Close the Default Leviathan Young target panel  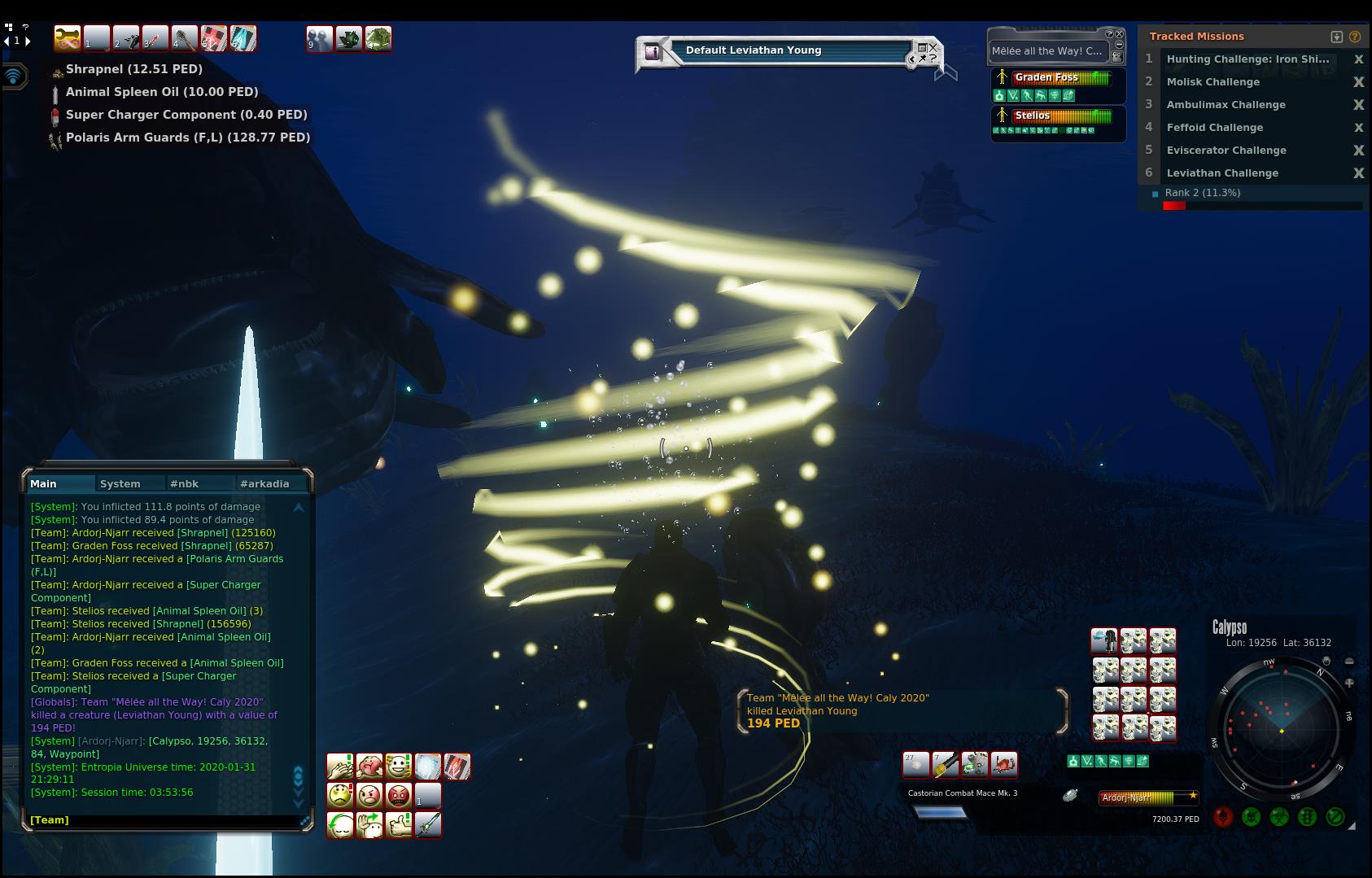coord(933,47)
